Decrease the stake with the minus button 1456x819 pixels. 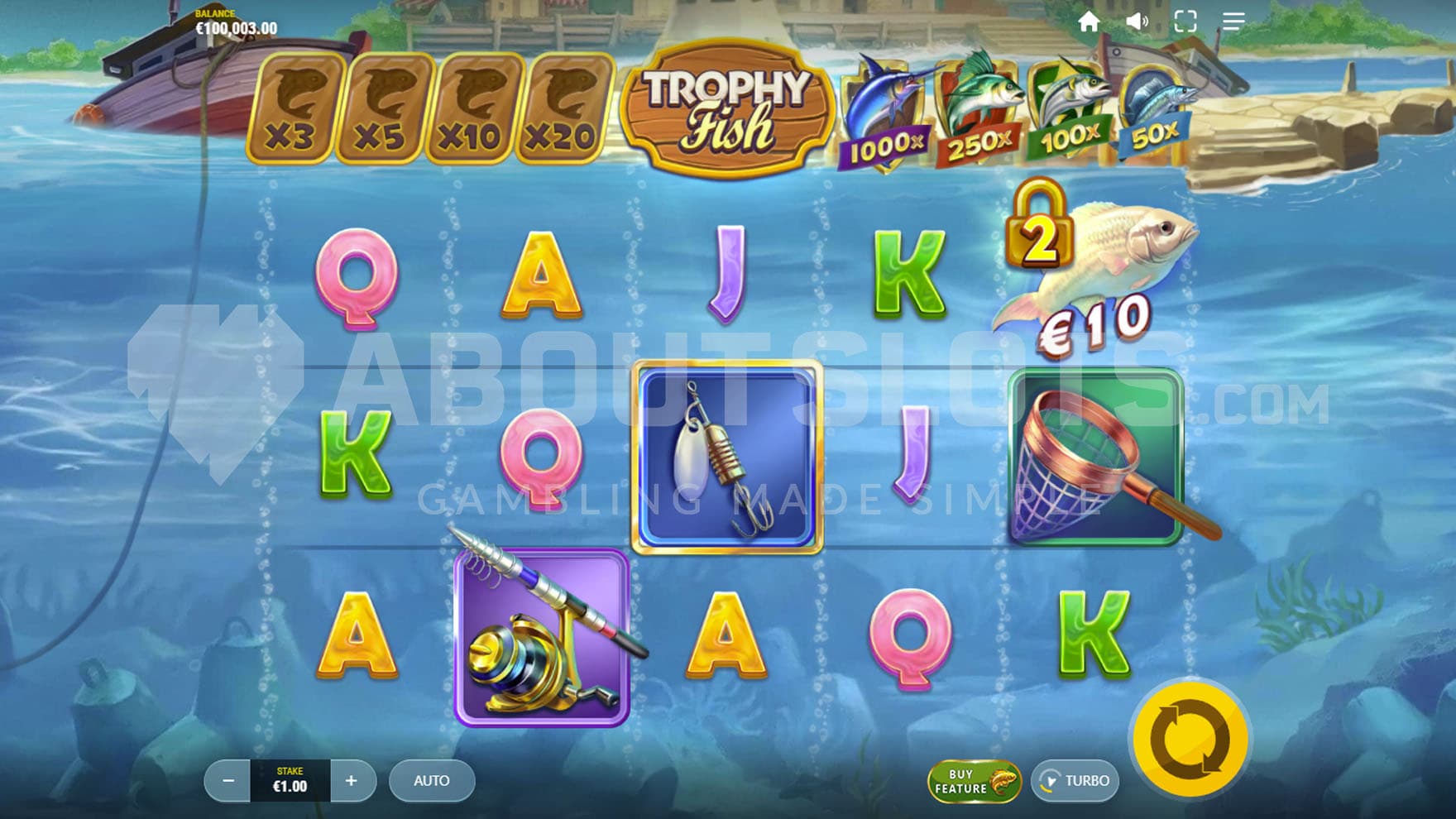pyautogui.click(x=228, y=781)
